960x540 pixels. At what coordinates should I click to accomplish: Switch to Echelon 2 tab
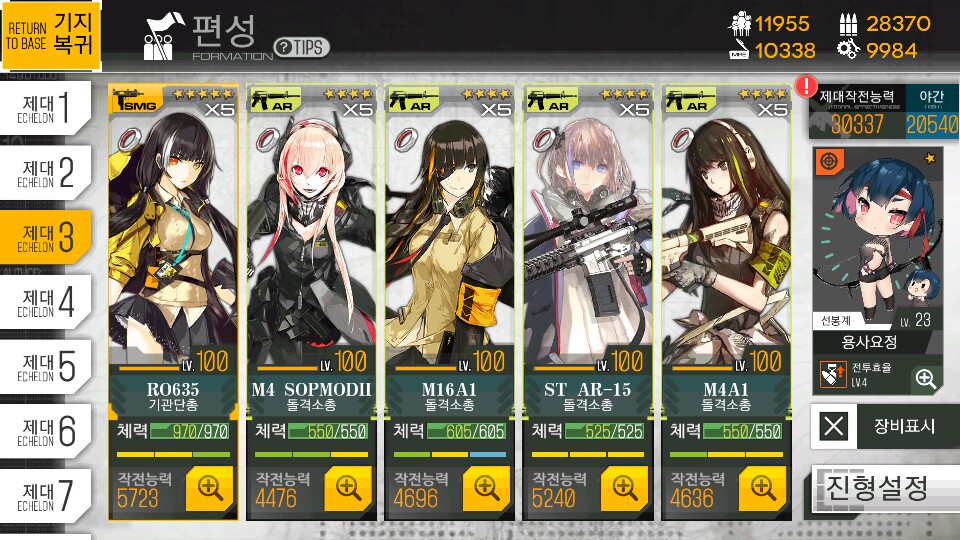47,172
